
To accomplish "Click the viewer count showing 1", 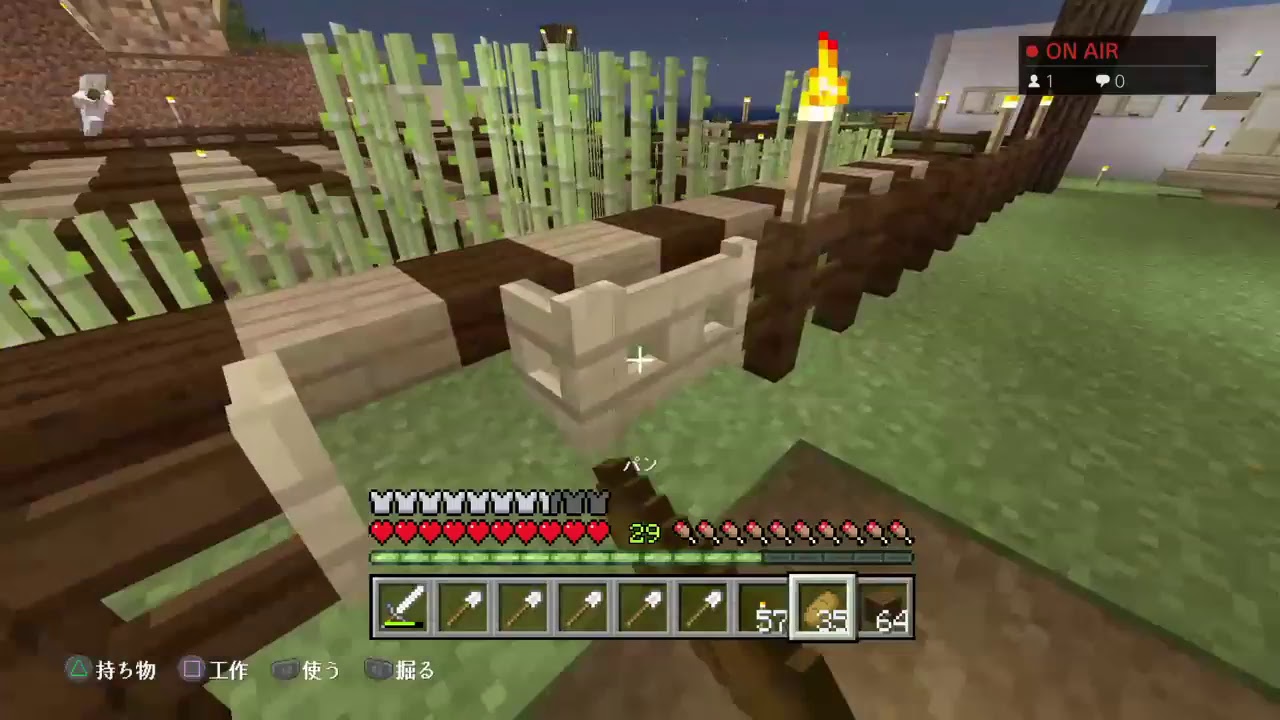I will point(1040,82).
